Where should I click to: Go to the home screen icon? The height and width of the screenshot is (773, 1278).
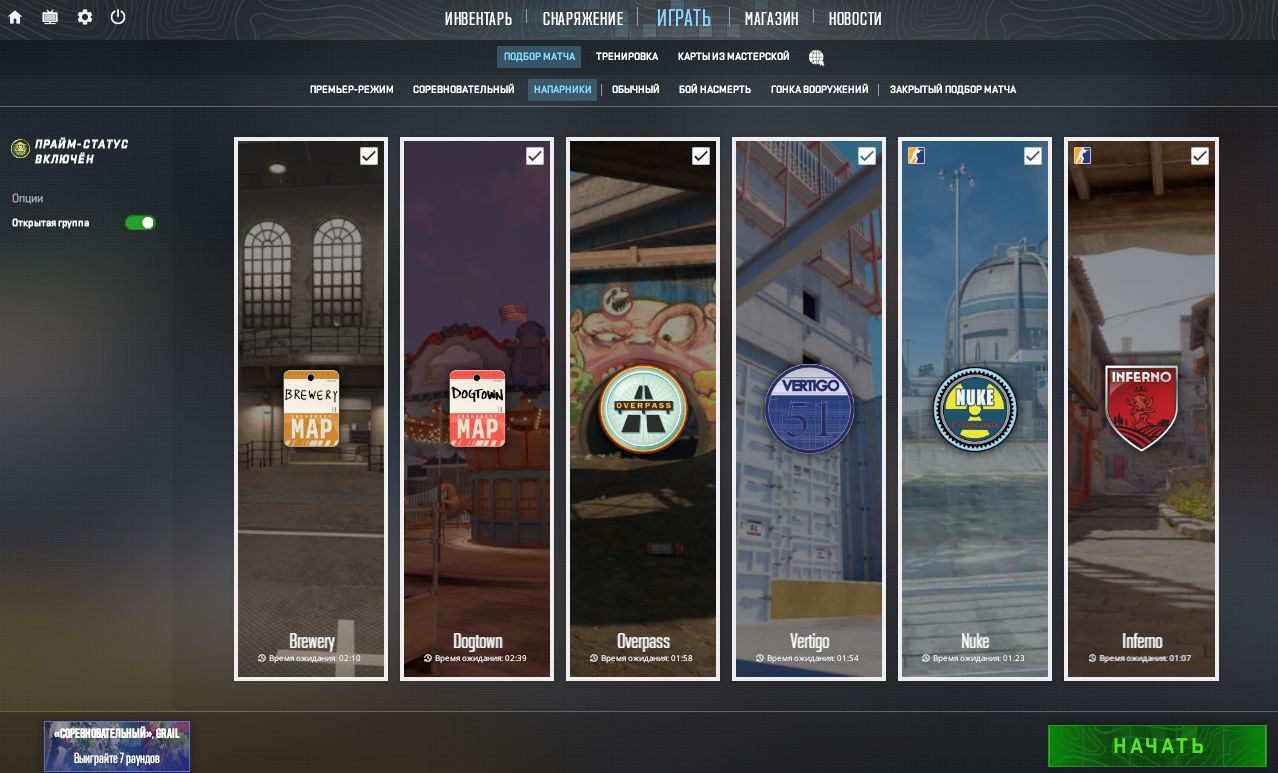coord(15,17)
